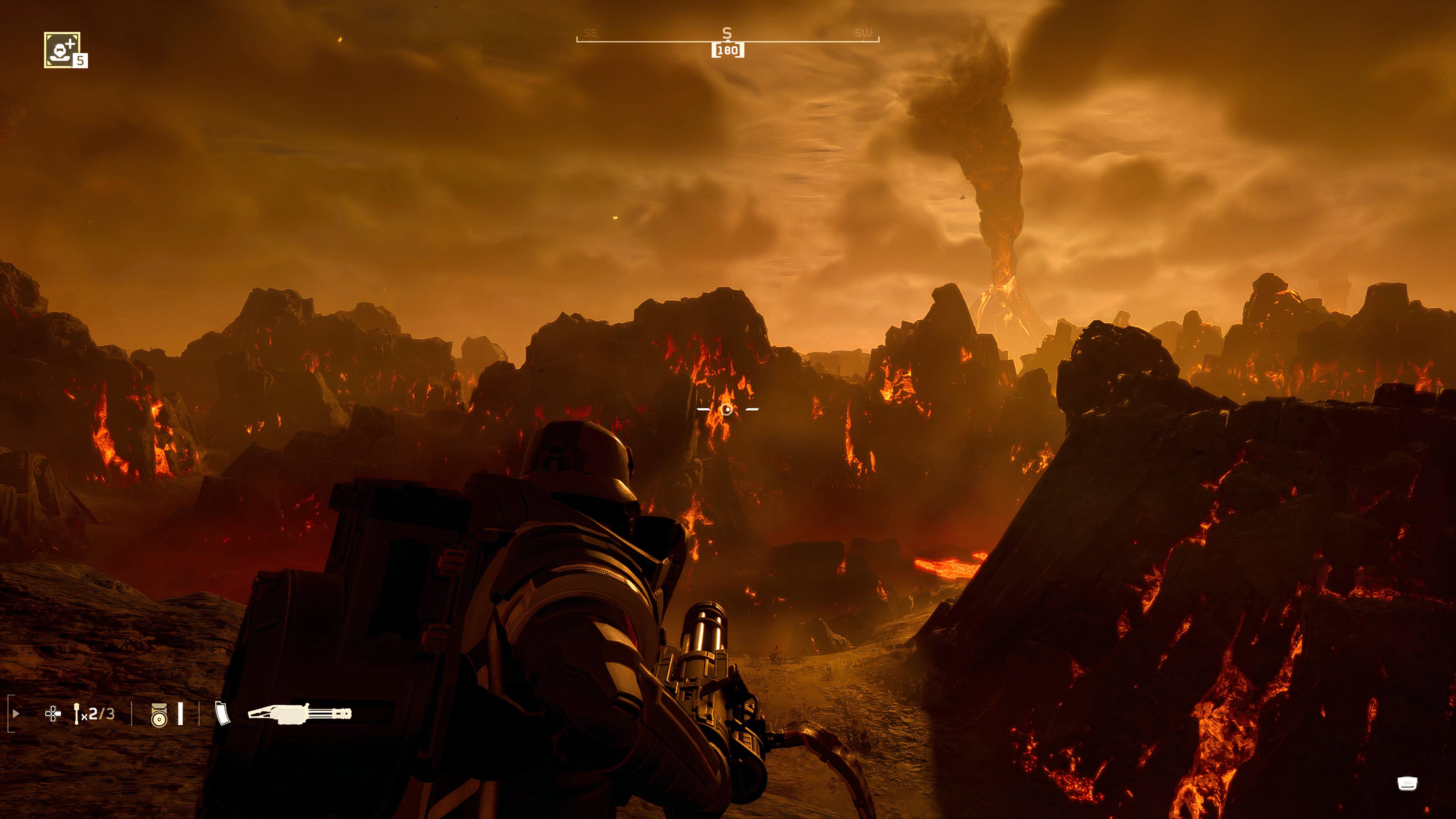Click the curved magazine icon
This screenshot has height=819, width=1456.
point(223,713)
